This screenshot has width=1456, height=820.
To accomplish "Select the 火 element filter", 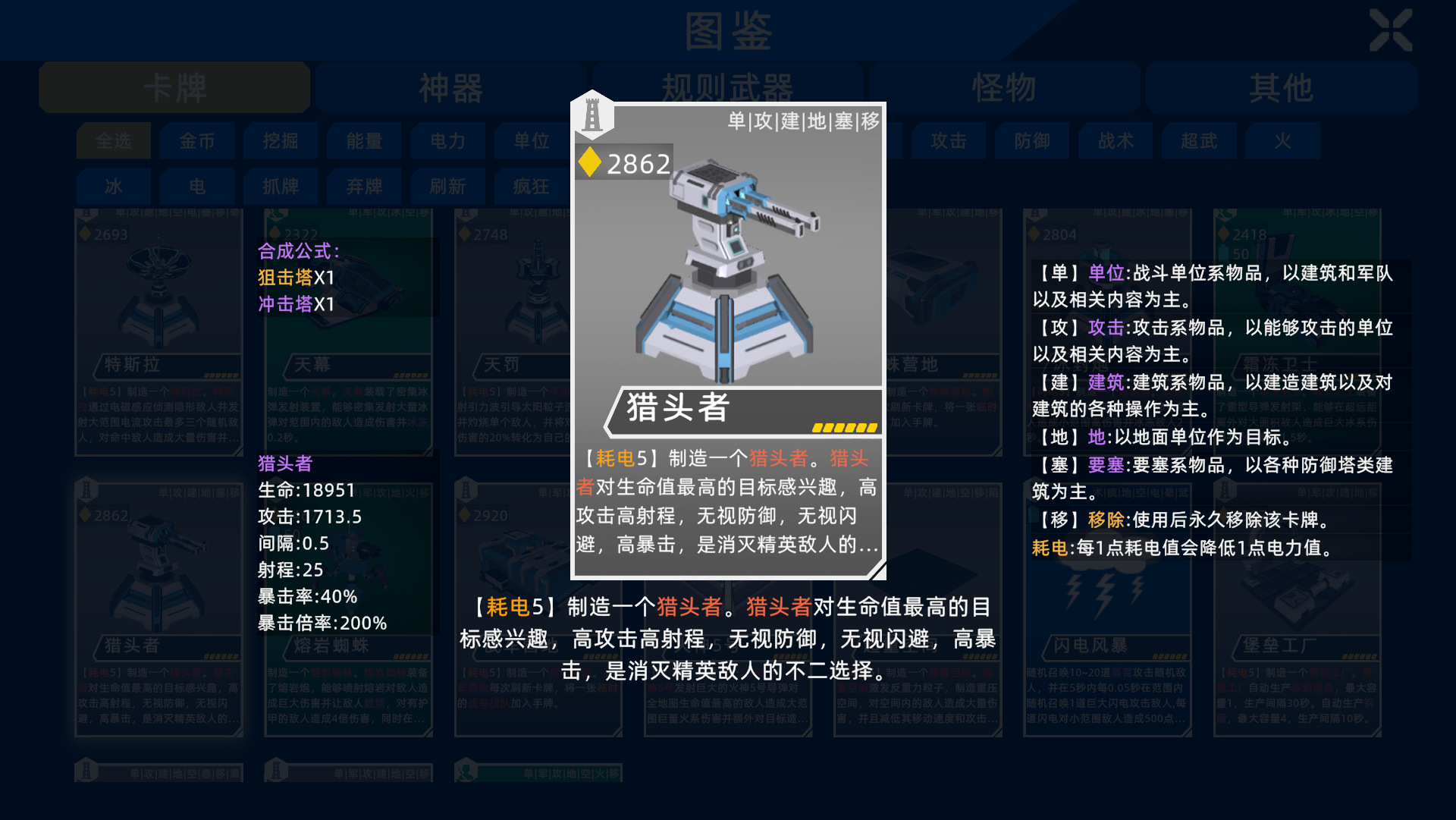I will (x=1282, y=141).
